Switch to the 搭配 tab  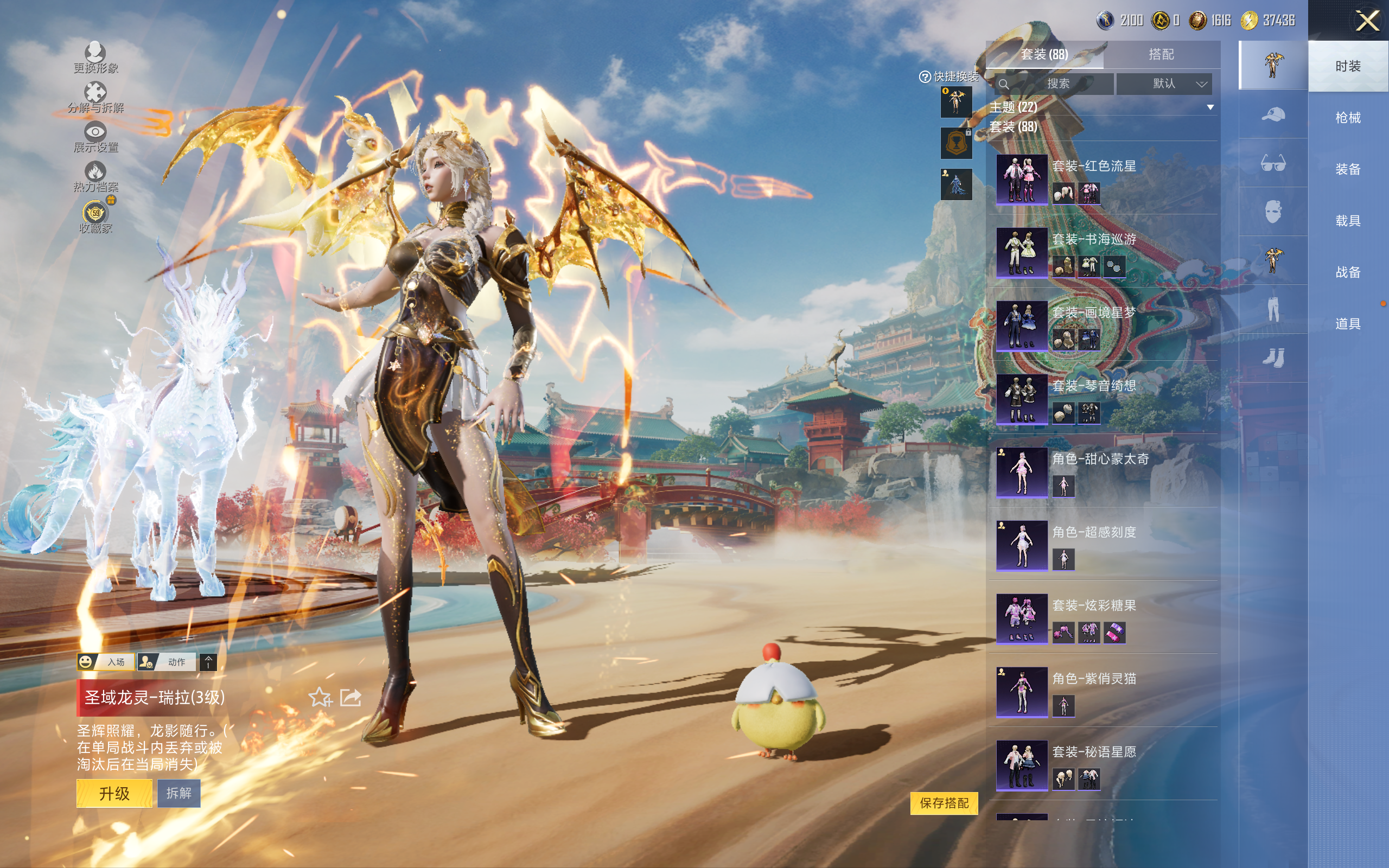pos(1161,55)
